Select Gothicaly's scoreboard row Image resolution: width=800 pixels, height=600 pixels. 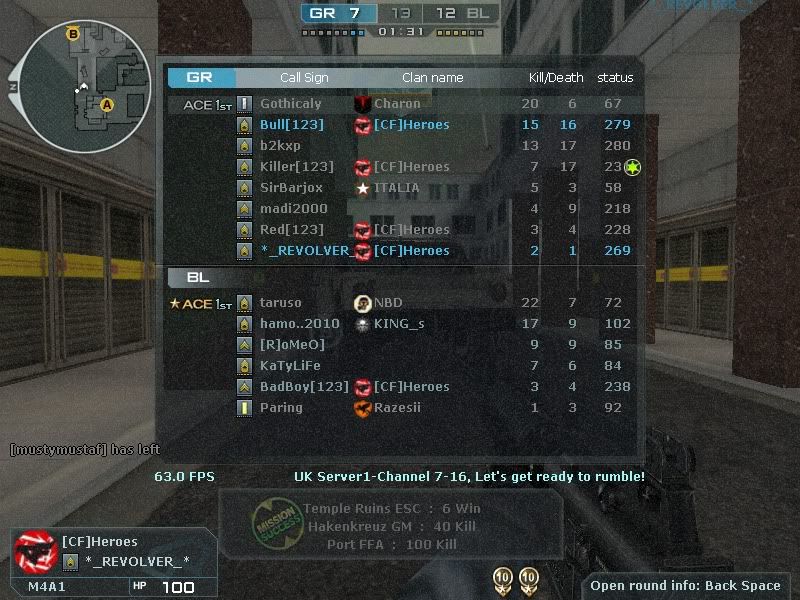(290, 104)
